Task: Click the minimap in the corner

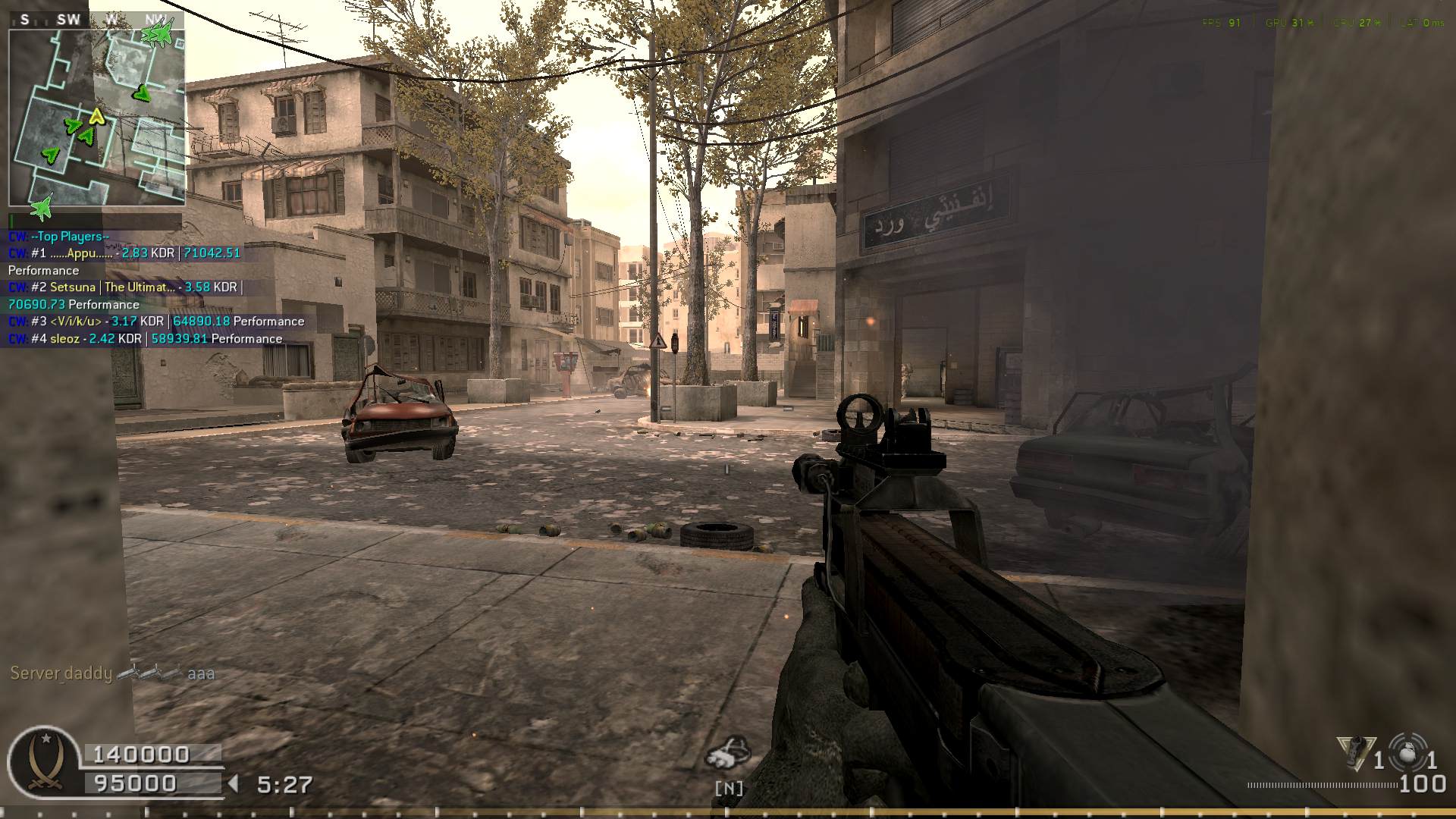Action: [96, 118]
